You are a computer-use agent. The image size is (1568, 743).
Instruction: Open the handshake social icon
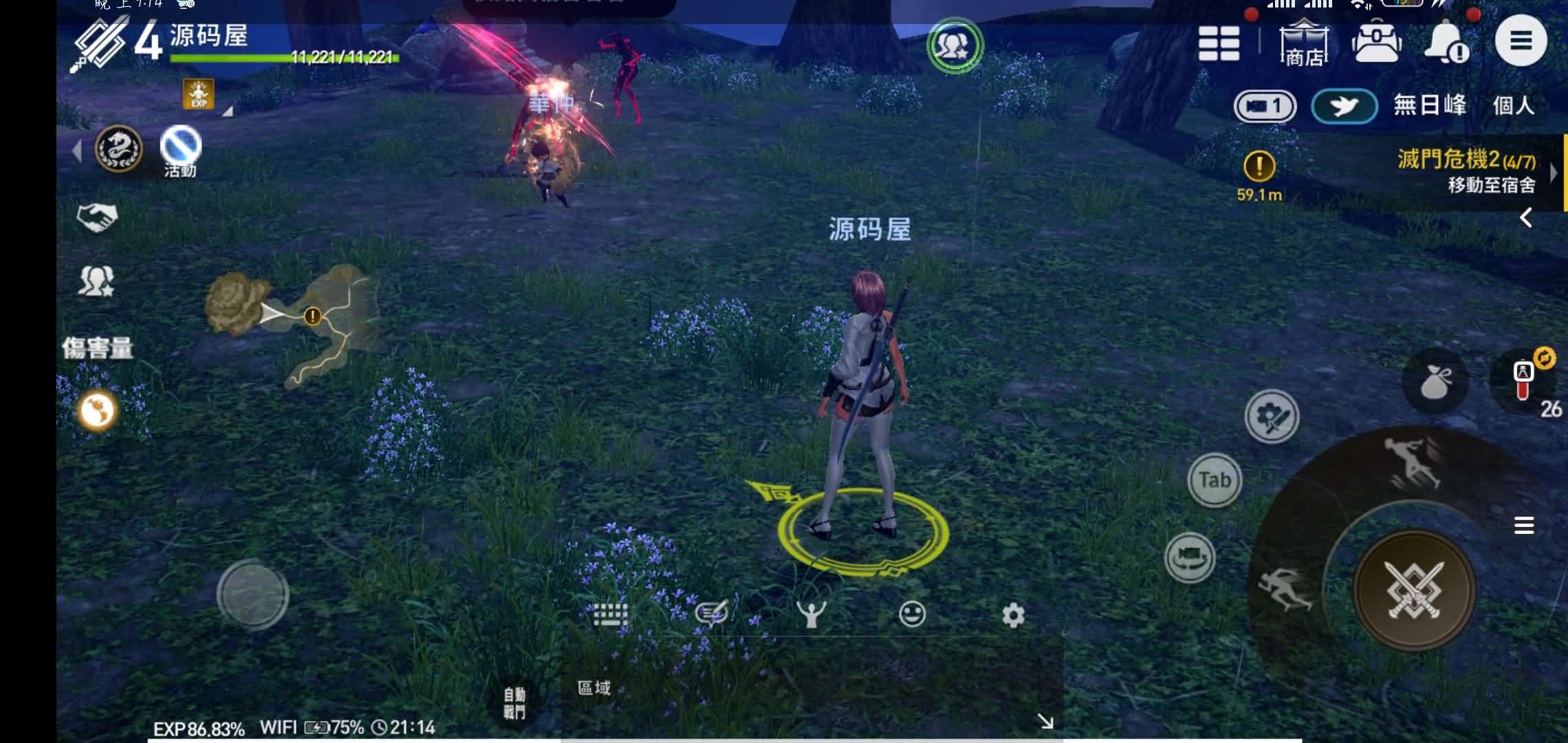[x=98, y=218]
